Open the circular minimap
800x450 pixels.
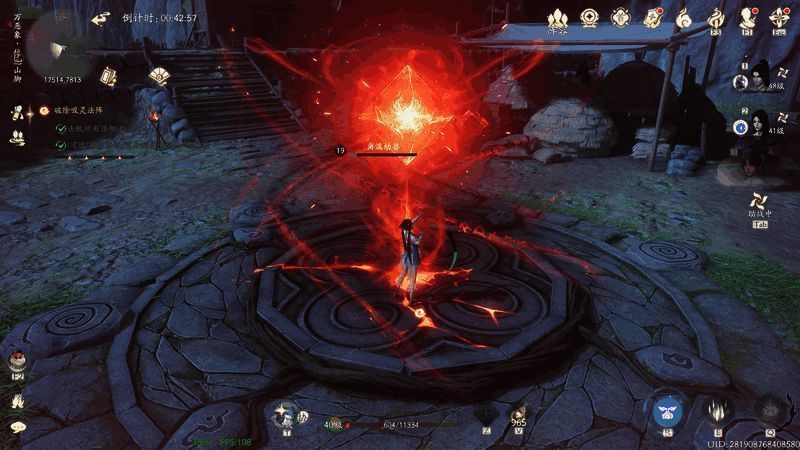click(50, 40)
